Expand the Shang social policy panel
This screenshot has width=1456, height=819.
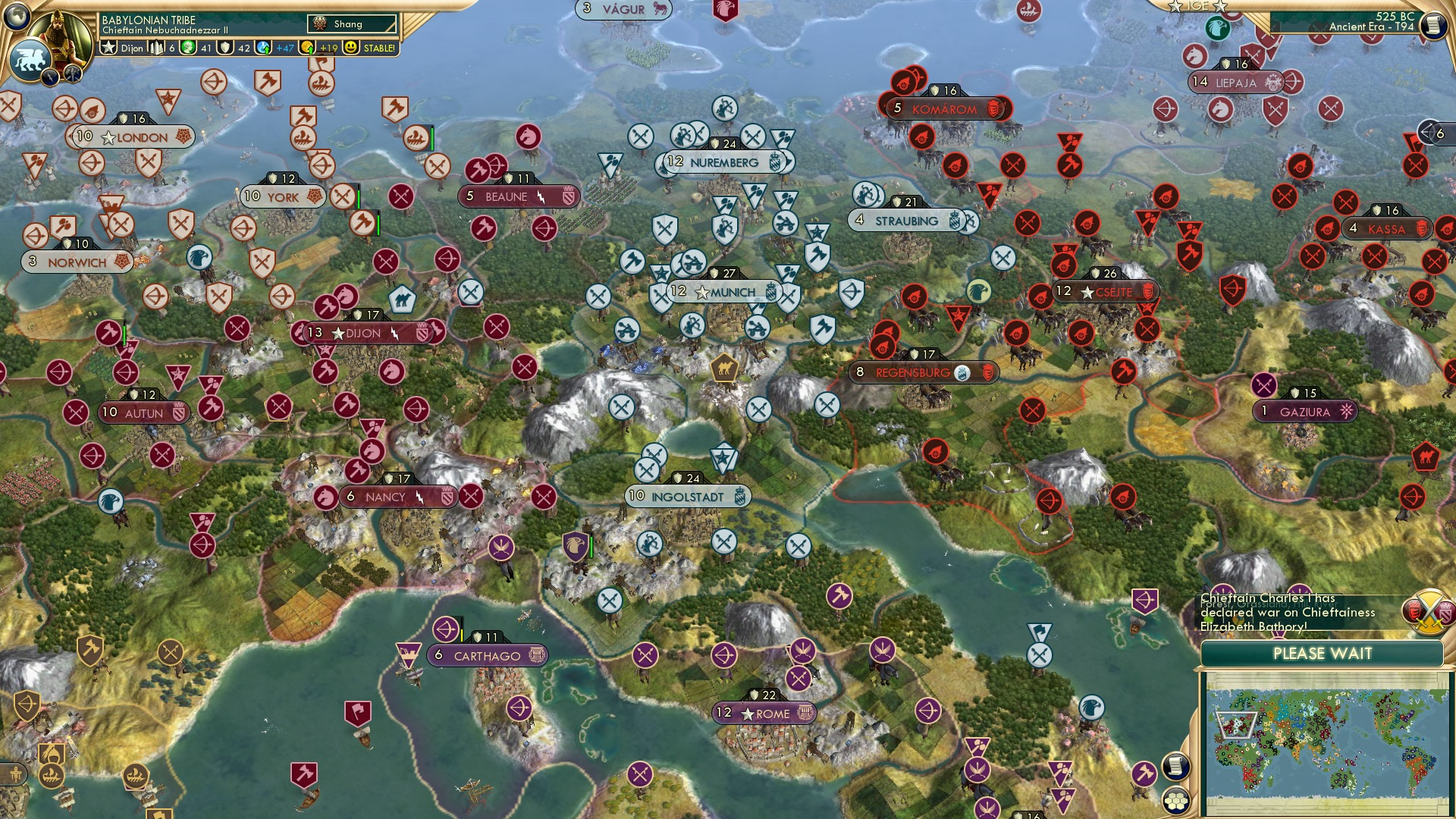point(350,24)
